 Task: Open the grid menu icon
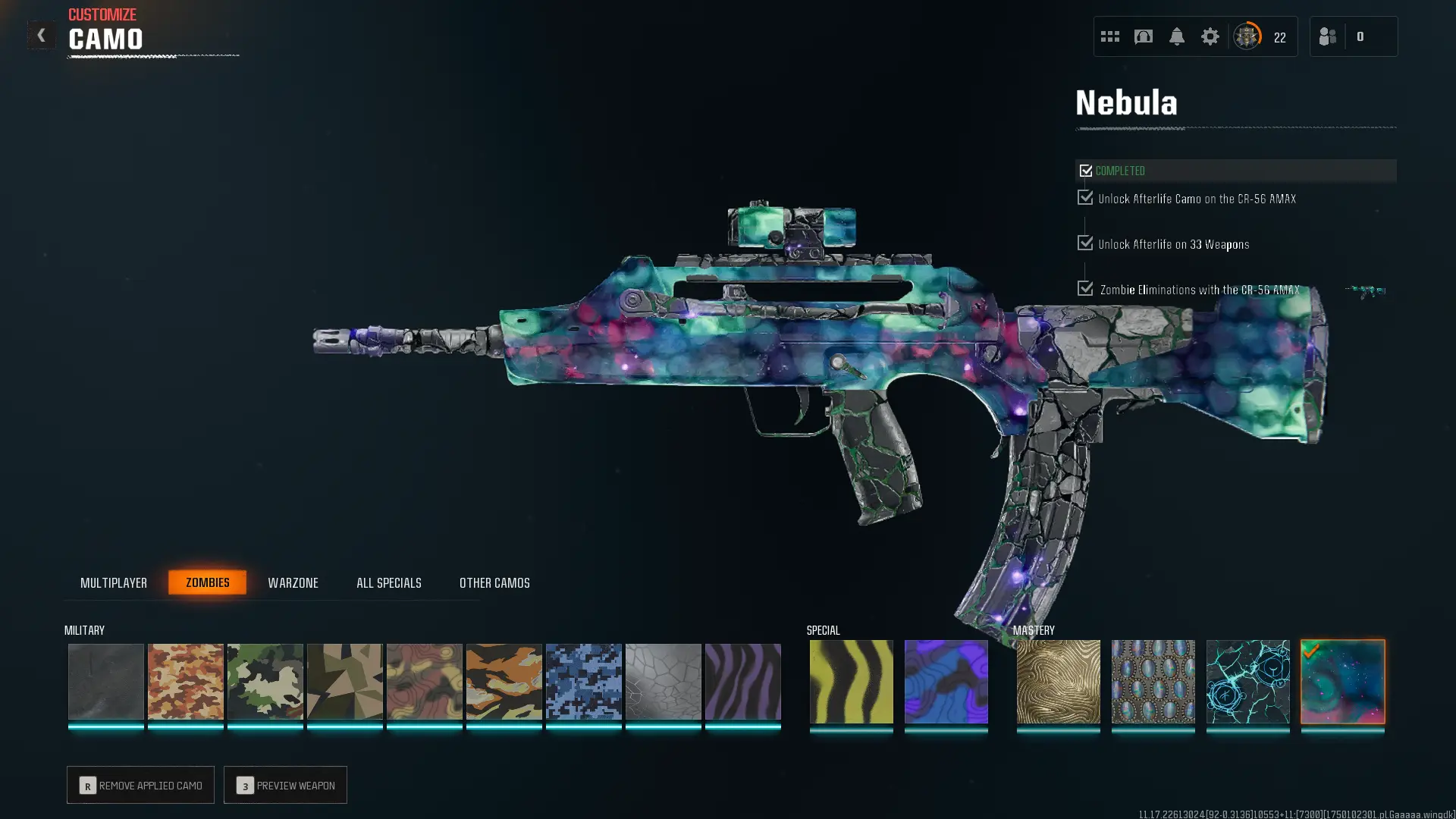(1109, 36)
